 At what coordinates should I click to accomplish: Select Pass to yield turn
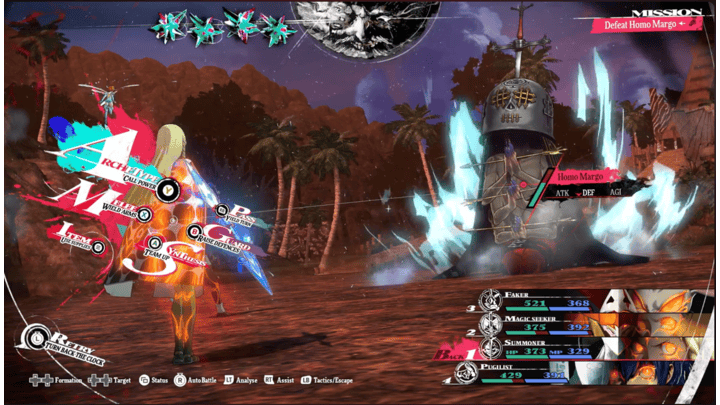pyautogui.click(x=238, y=212)
